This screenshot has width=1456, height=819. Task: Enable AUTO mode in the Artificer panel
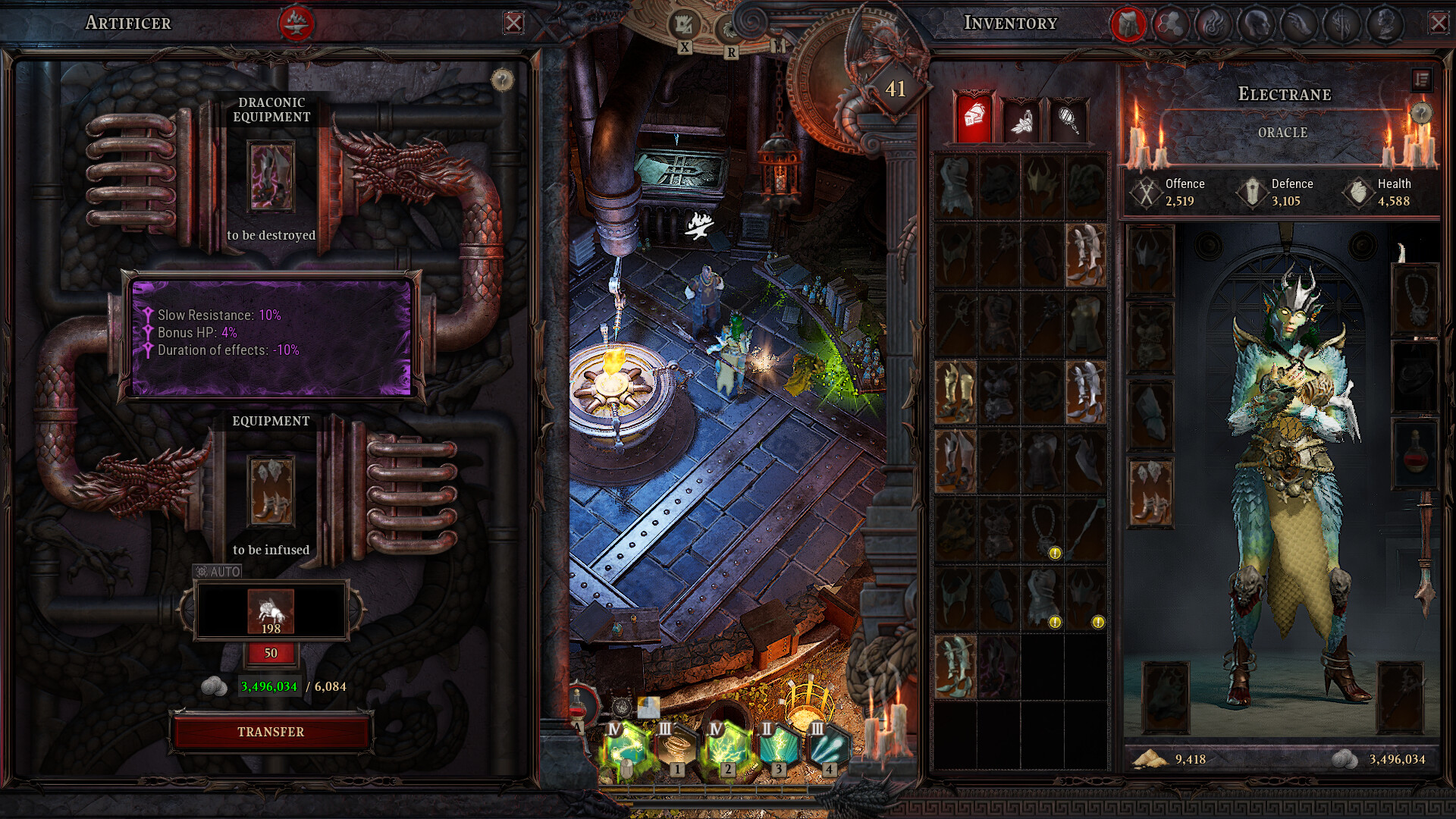pos(218,570)
